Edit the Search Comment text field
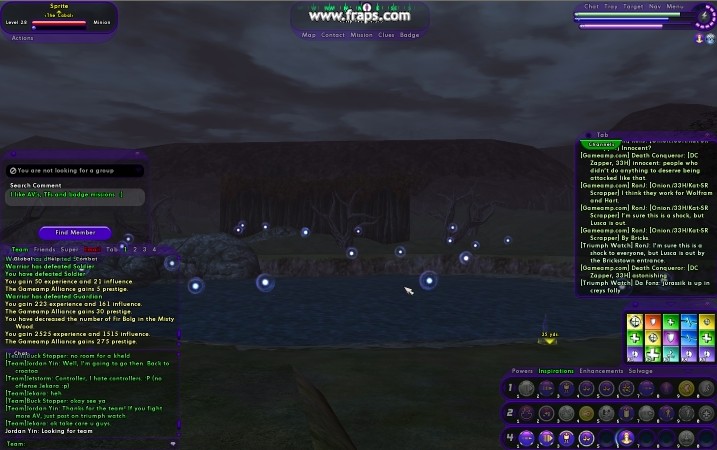The image size is (717, 450). [75, 195]
